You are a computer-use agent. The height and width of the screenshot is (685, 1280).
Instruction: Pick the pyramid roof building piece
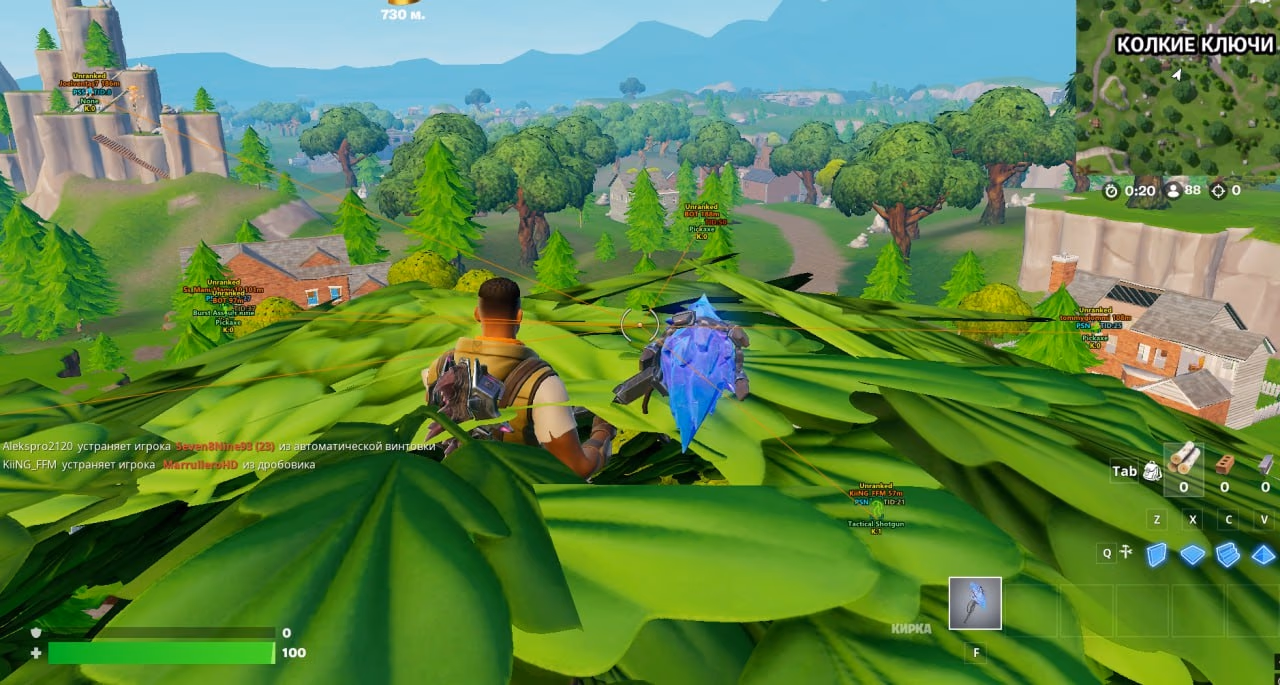pyautogui.click(x=1264, y=554)
